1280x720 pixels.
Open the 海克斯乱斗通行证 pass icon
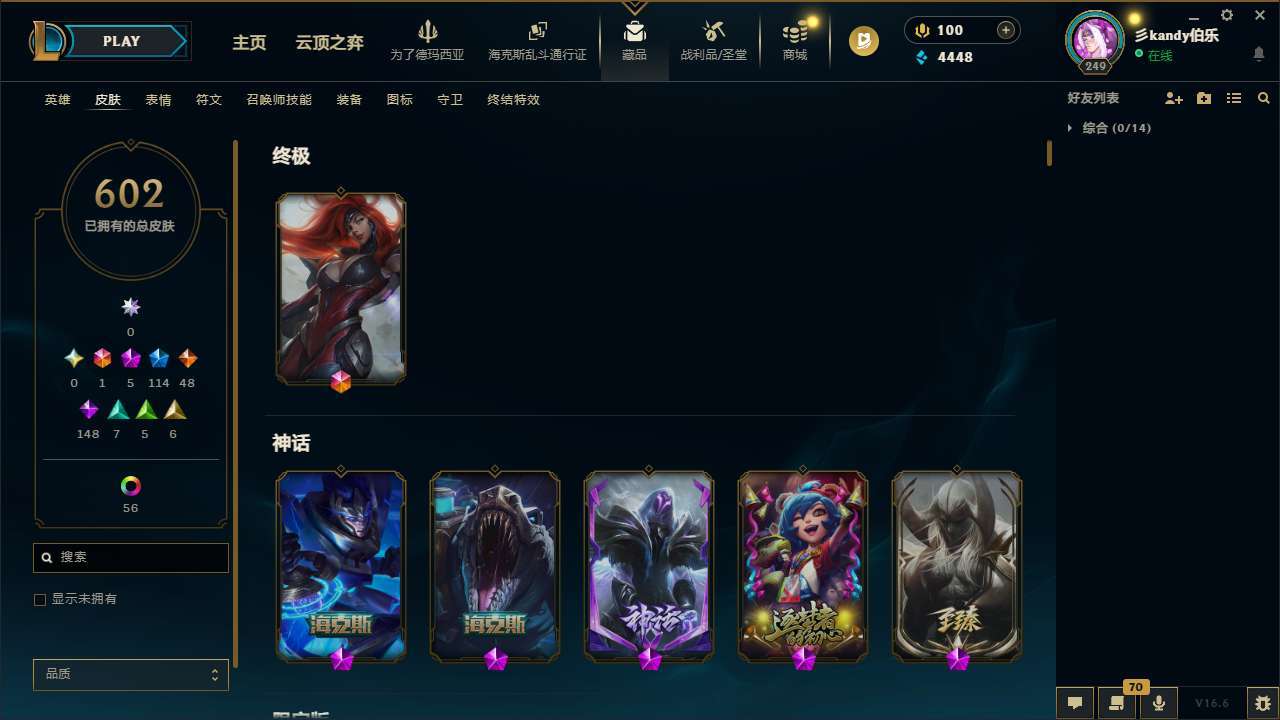pos(537,40)
